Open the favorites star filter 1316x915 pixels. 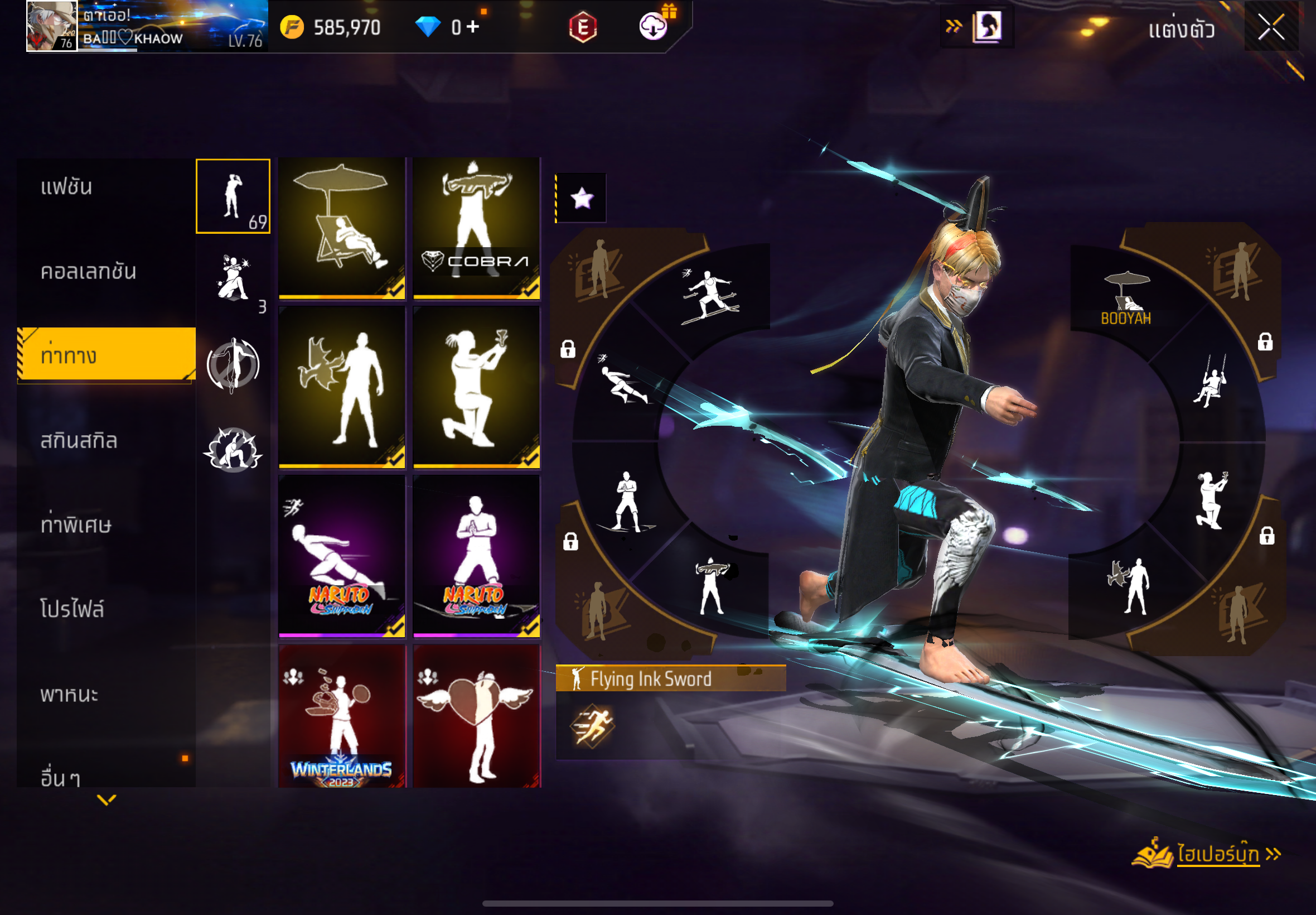click(x=582, y=199)
